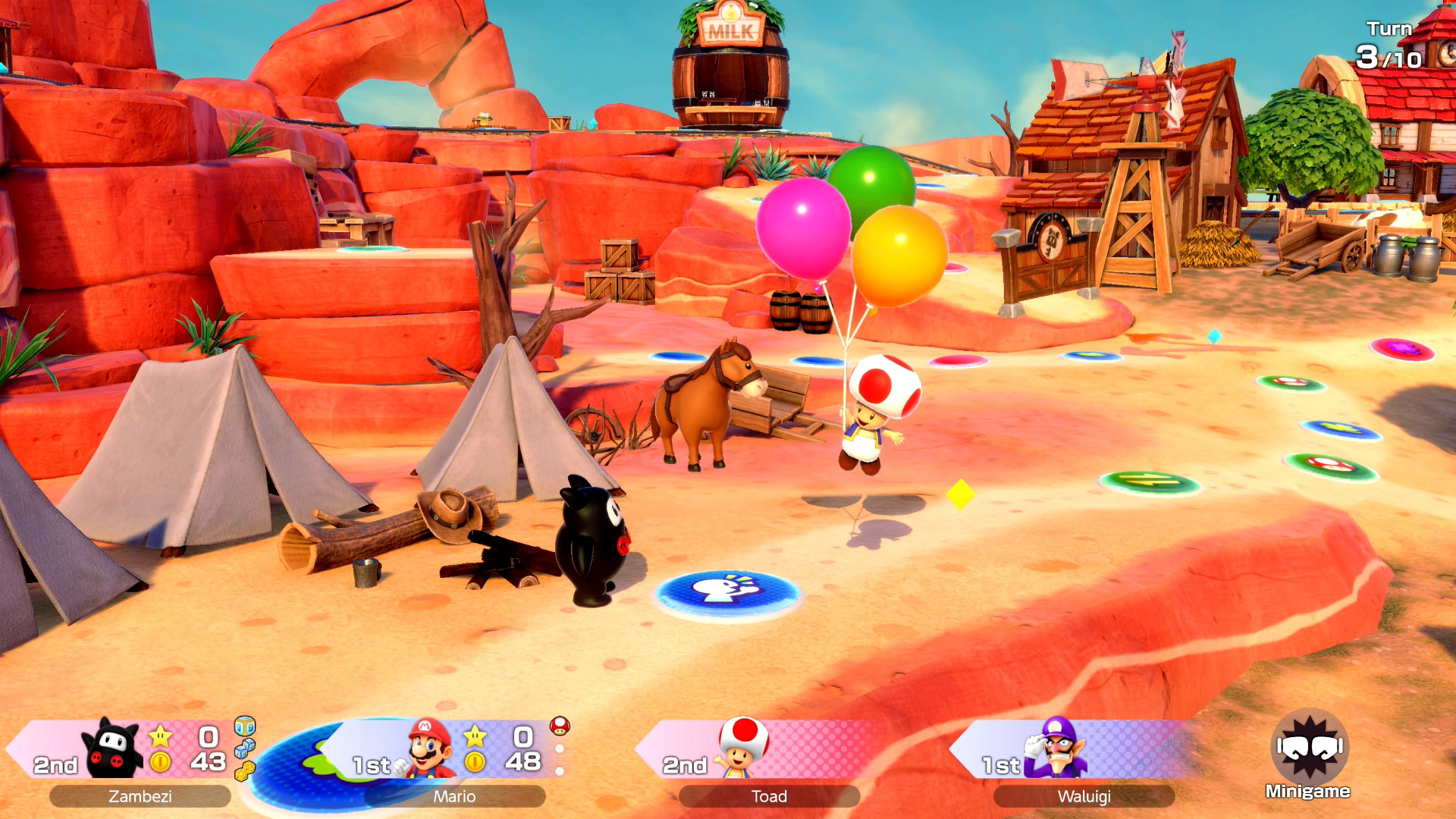
Task: Click the Minigame icon
Action: [x=1309, y=749]
